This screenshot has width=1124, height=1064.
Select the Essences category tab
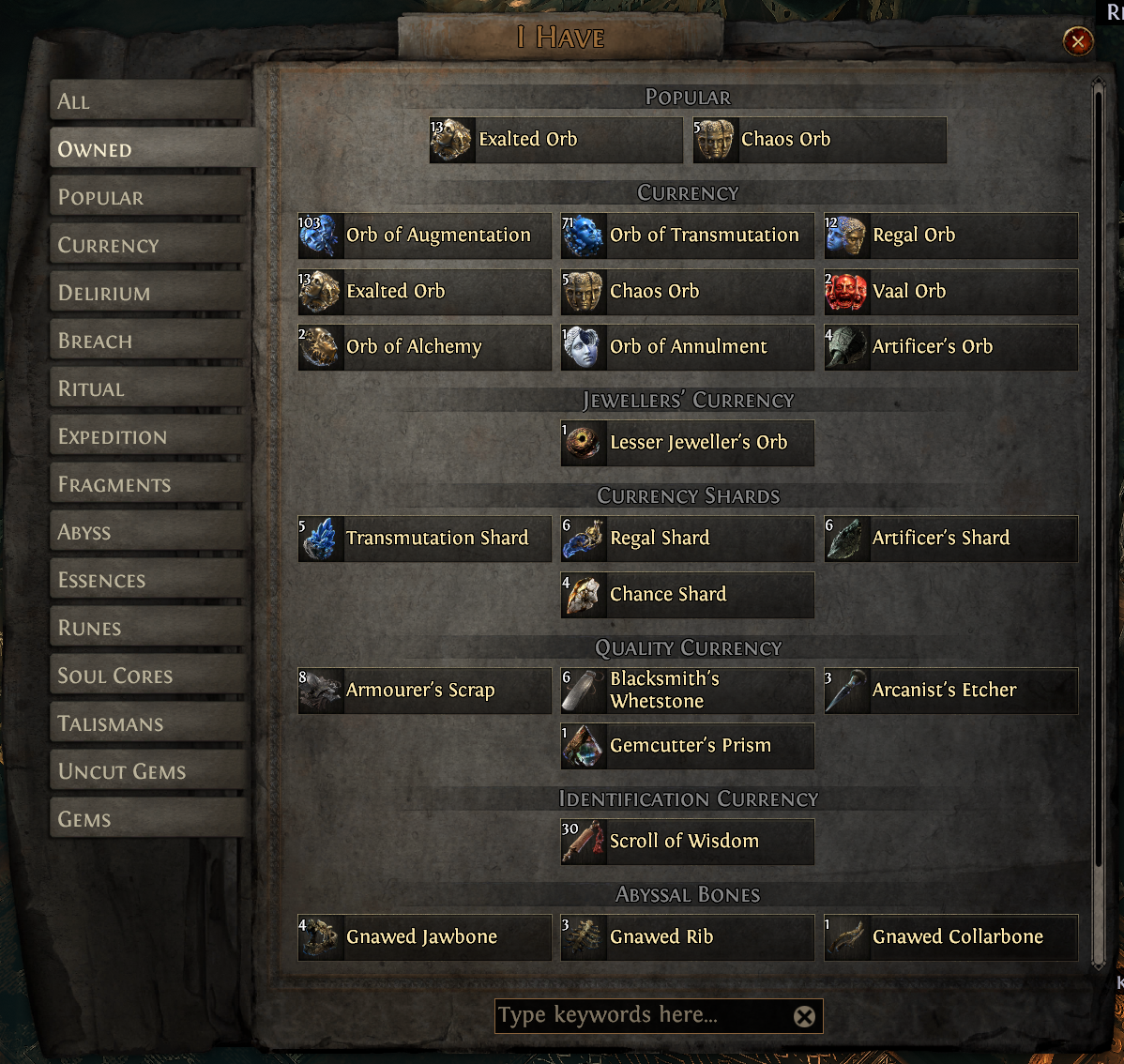[x=150, y=580]
